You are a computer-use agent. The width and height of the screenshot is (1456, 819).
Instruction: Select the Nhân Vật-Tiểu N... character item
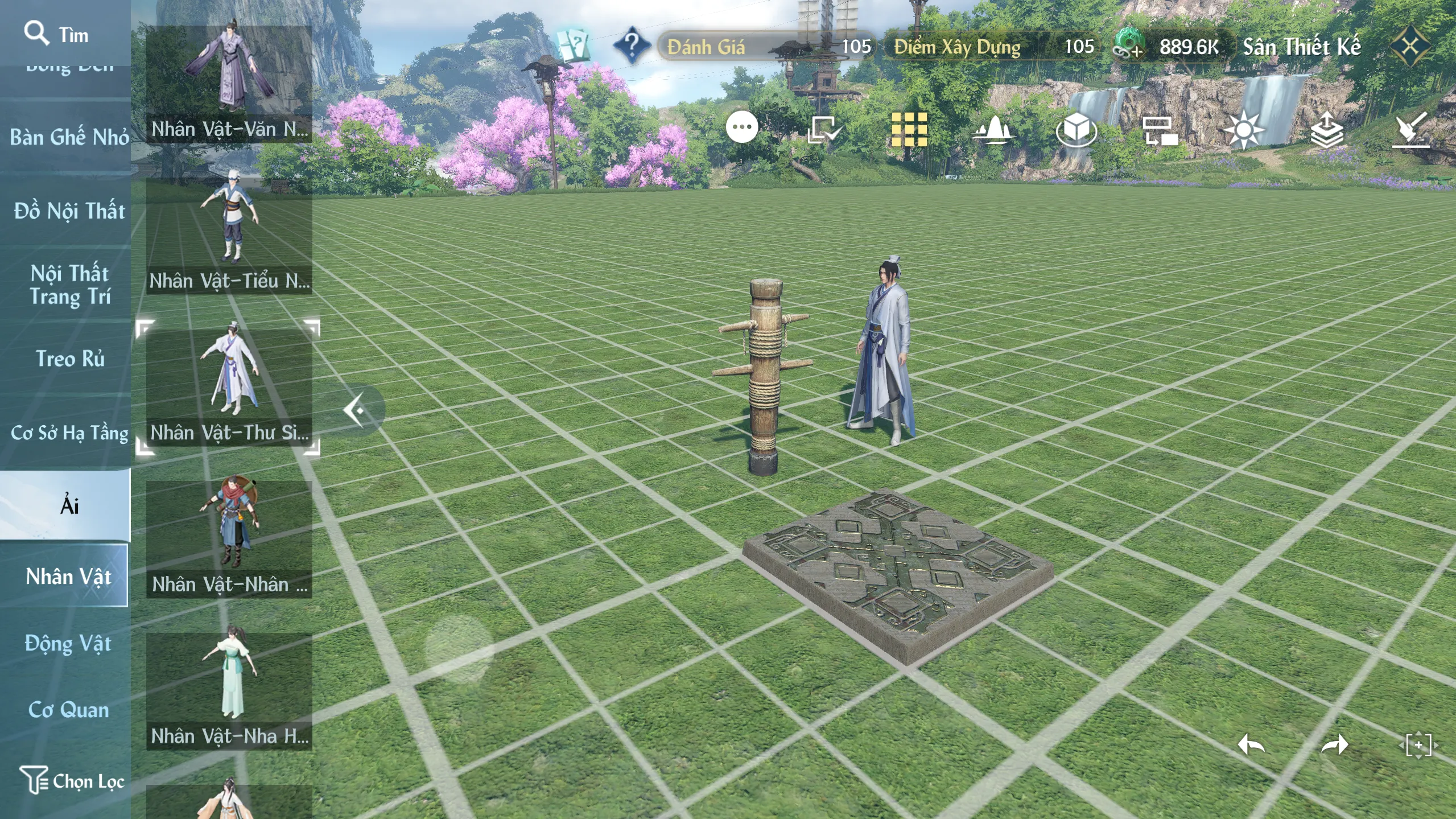coord(229,234)
